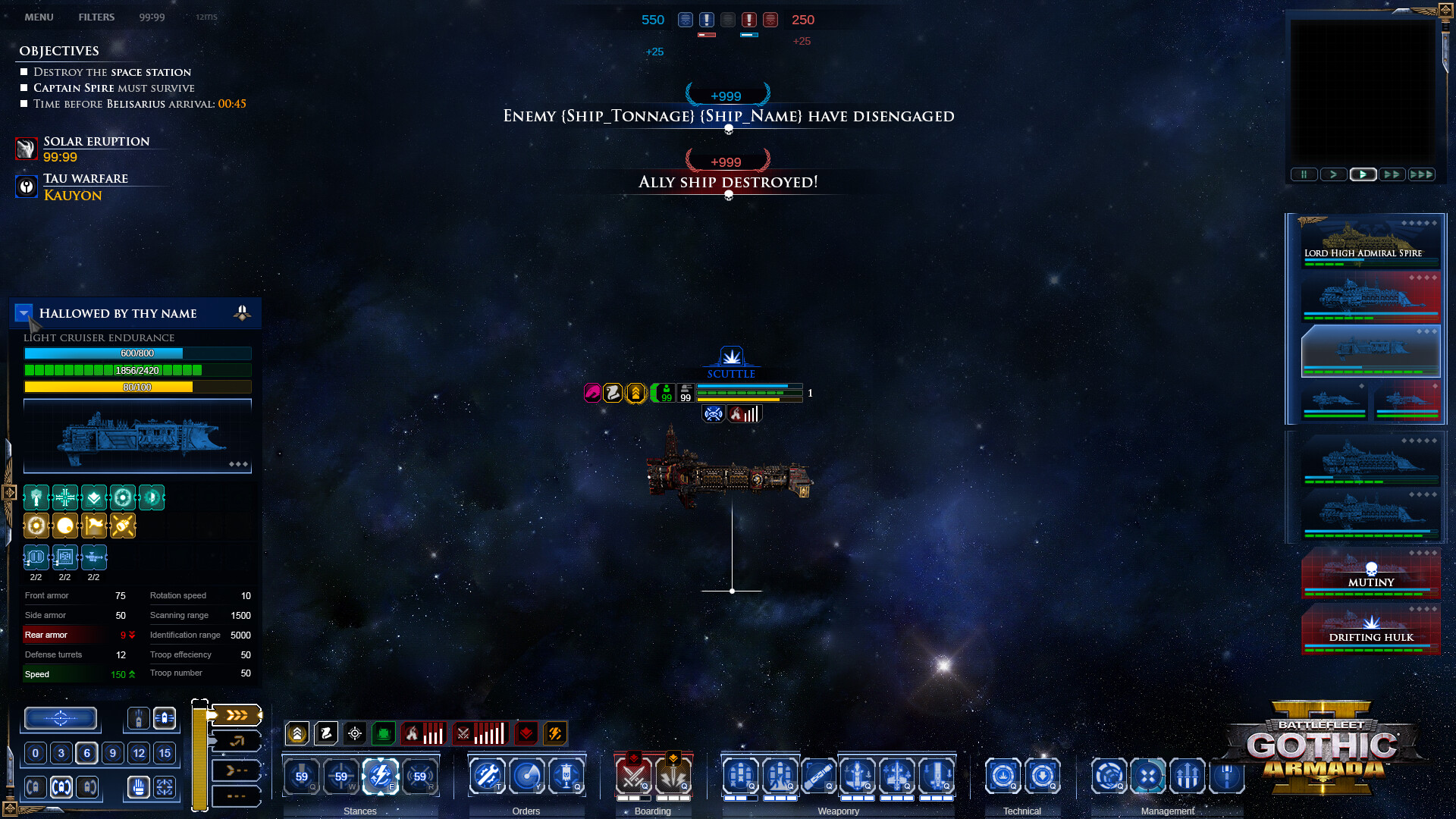Choose the full-speed triple-chevron setting
Viewport: 1456px width, 819px height.
coord(237,715)
